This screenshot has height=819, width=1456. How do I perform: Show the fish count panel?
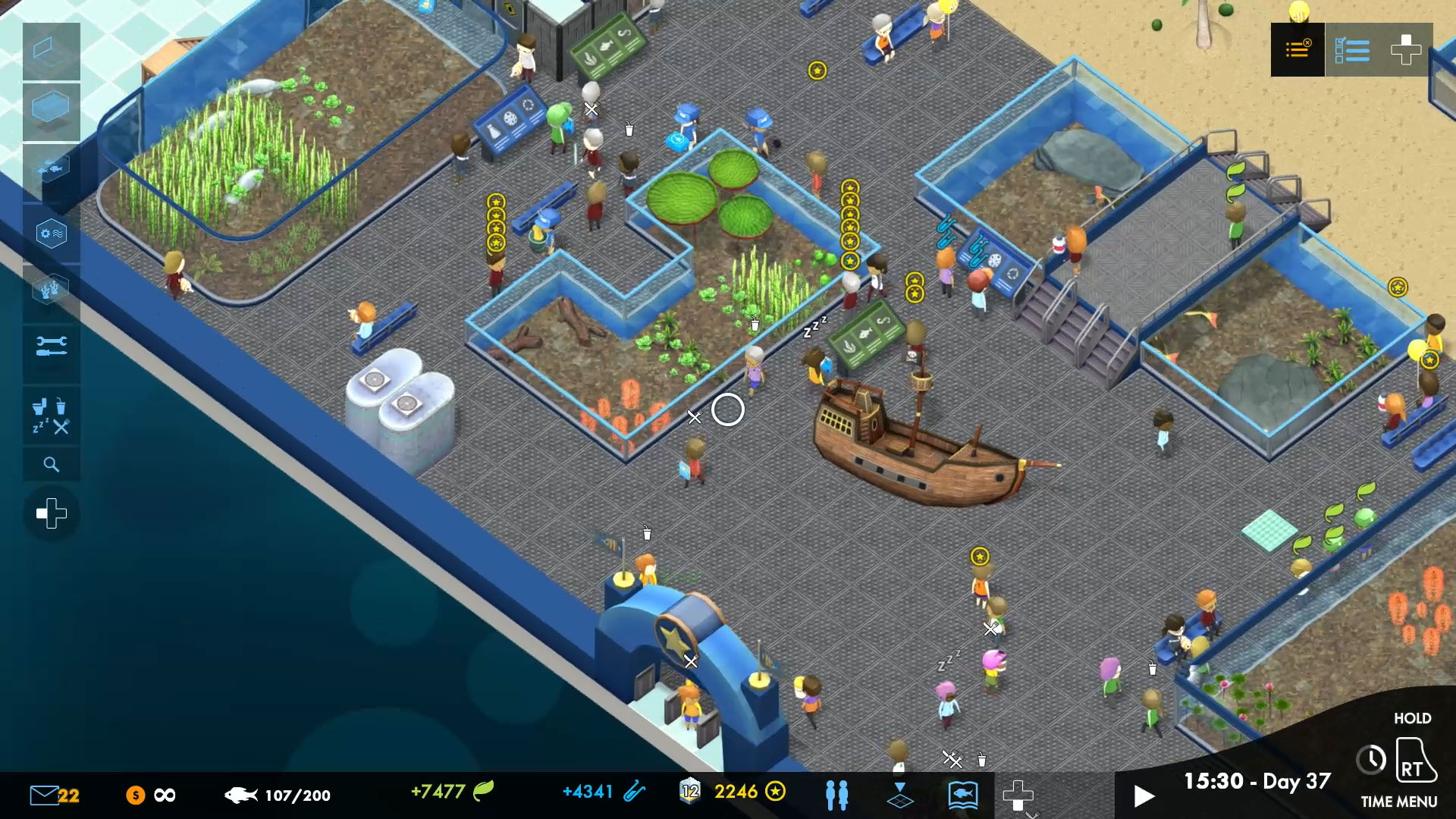tap(278, 795)
